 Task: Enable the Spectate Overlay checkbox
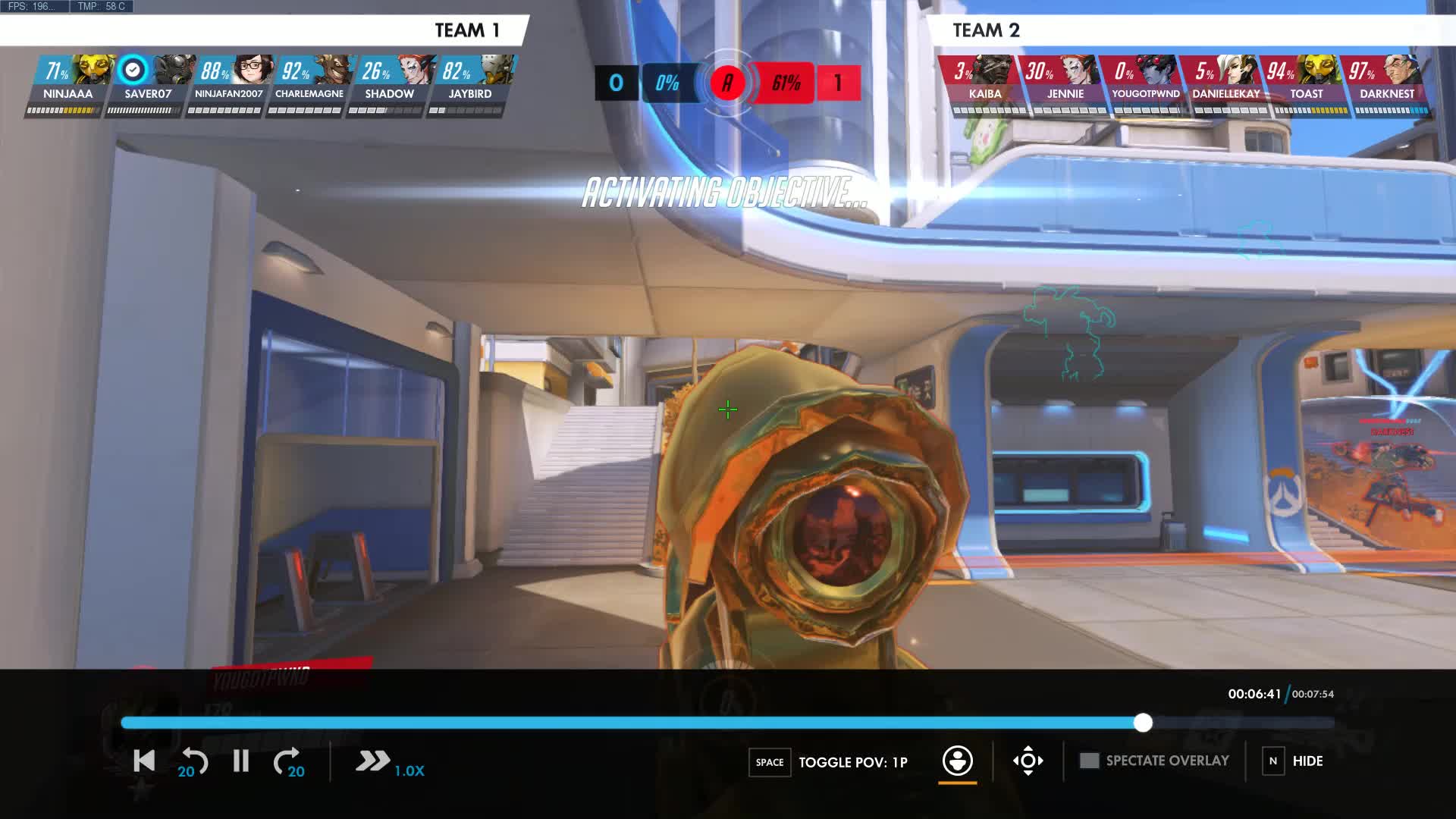click(x=1090, y=760)
